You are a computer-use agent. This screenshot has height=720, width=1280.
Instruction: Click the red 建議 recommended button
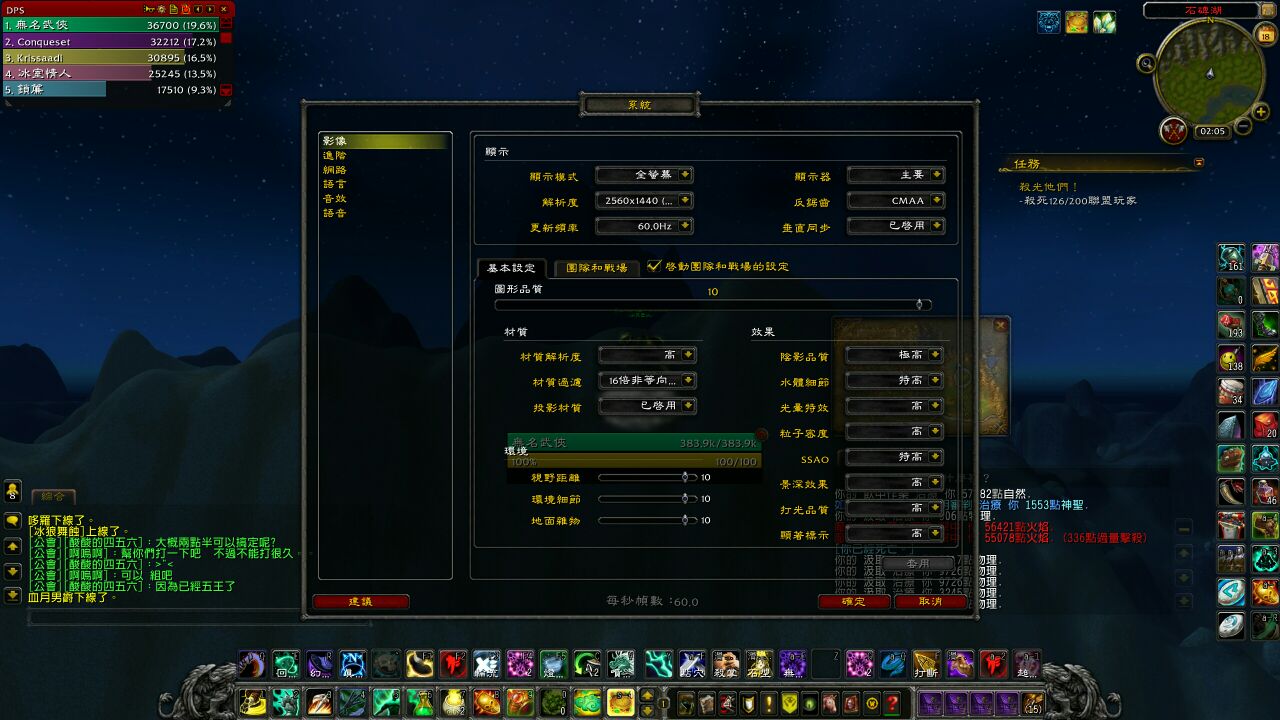pyautogui.click(x=363, y=603)
